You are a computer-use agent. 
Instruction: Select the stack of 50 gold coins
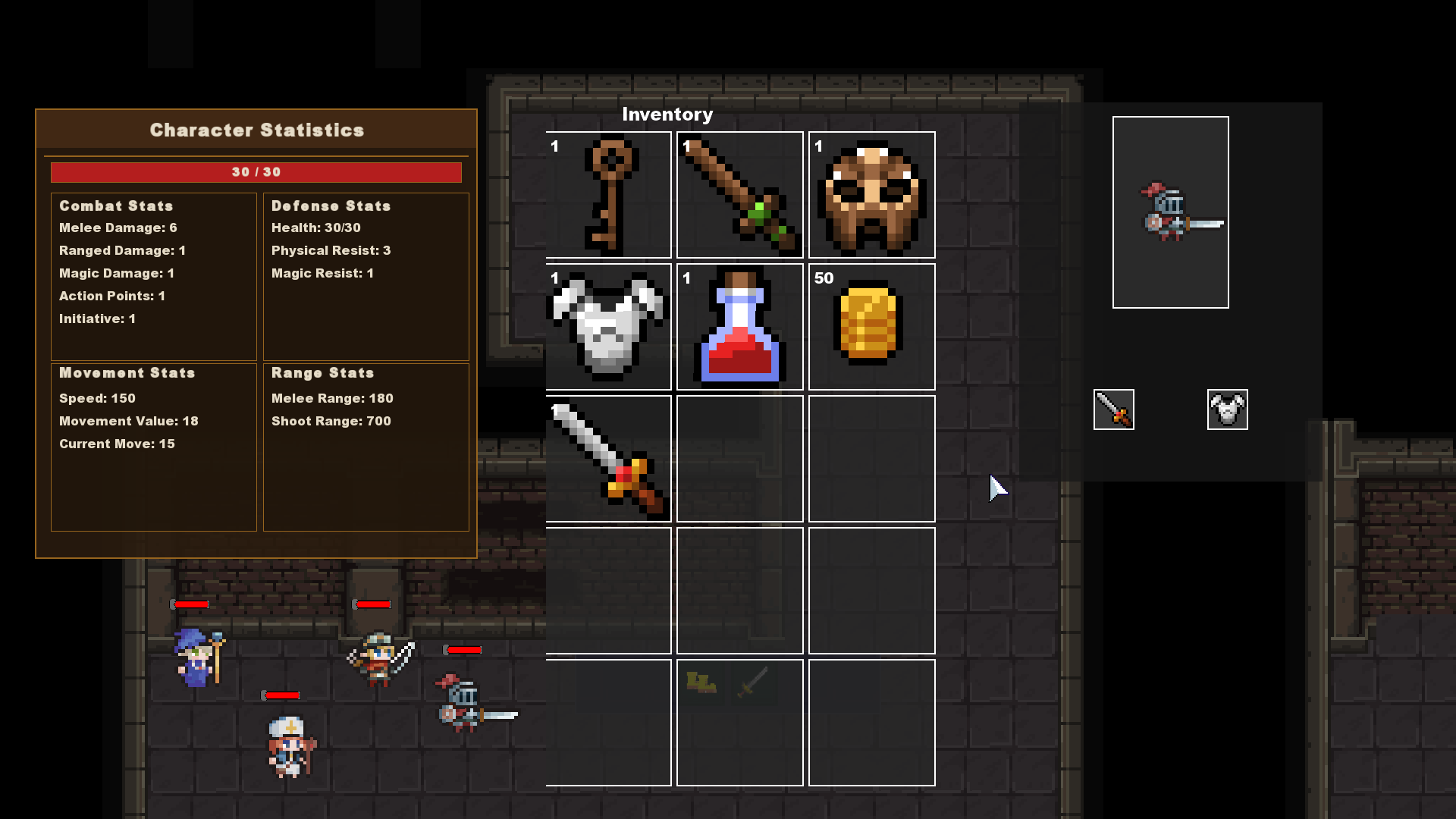point(871,327)
